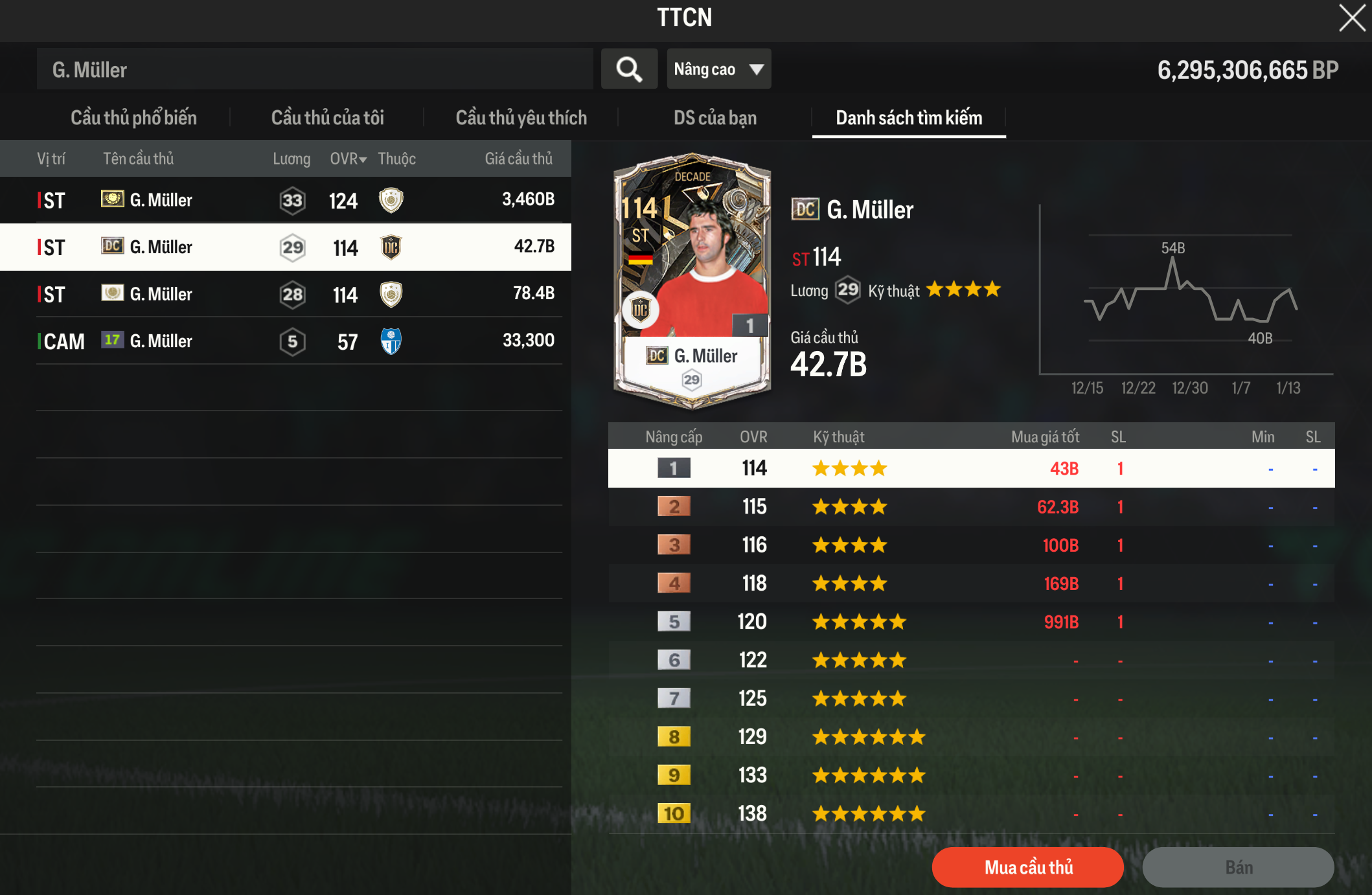This screenshot has height=895, width=1372.
Task: Select the Danh sách tìm kiếm tab
Action: pyautogui.click(x=908, y=118)
